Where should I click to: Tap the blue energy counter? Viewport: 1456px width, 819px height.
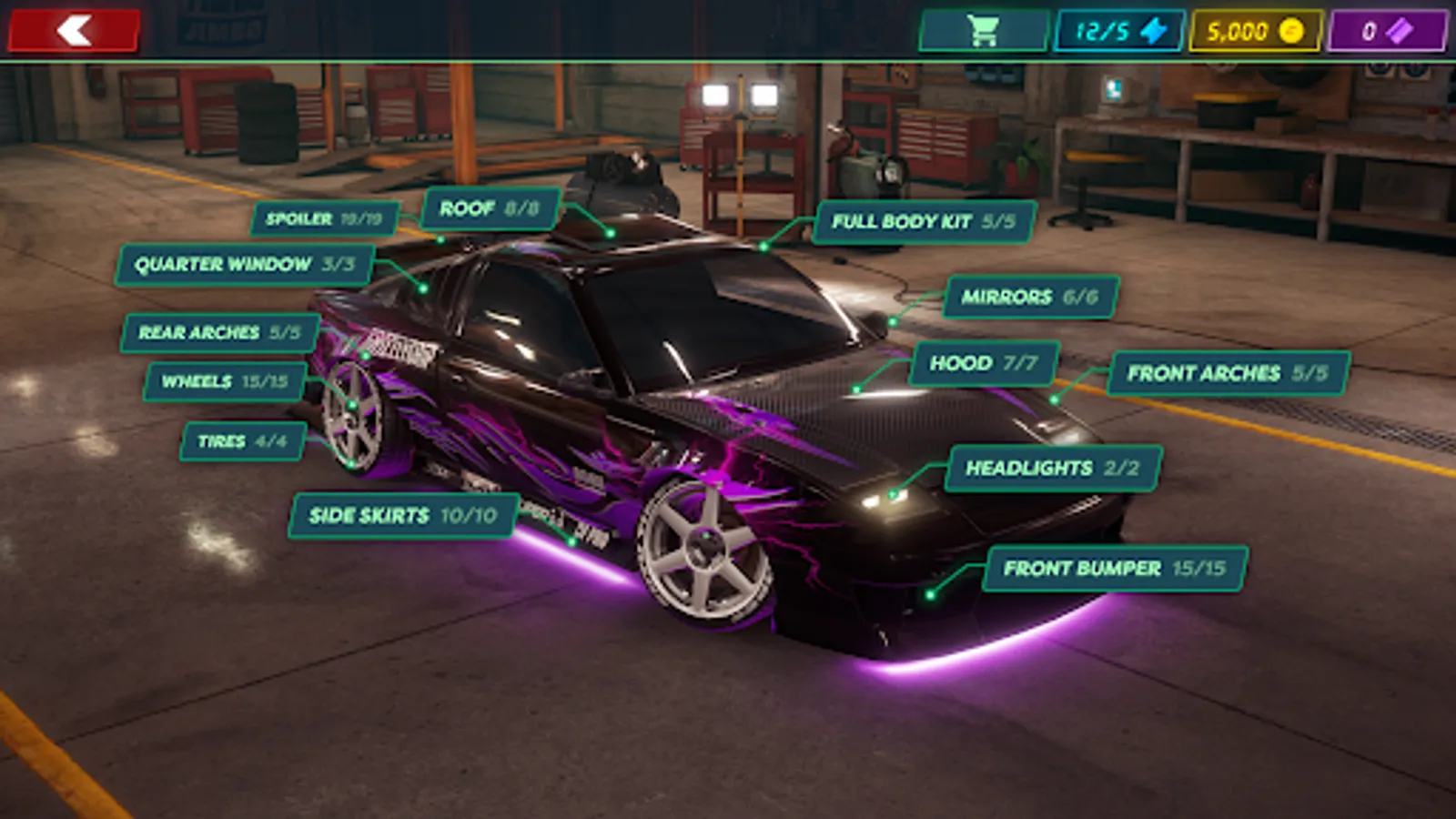(1119, 31)
